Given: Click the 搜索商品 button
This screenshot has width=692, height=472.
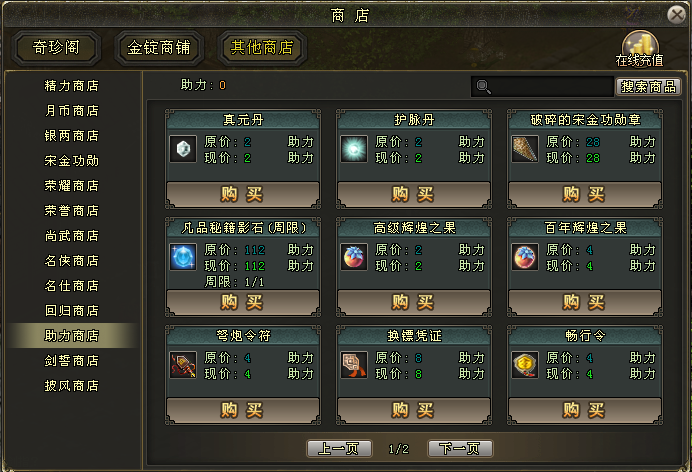Looking at the screenshot, I should pyautogui.click(x=648, y=87).
